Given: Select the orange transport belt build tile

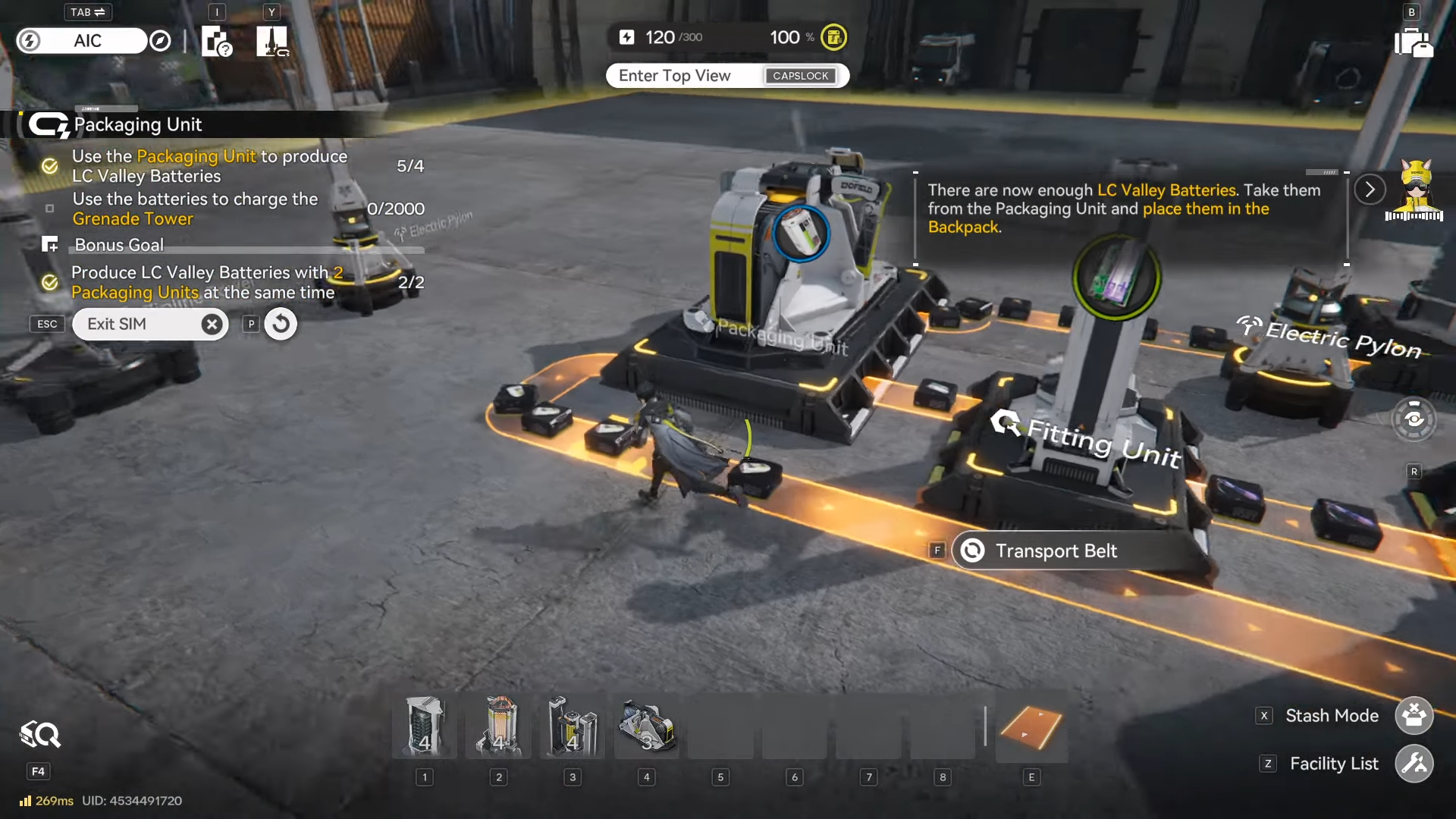Looking at the screenshot, I should pyautogui.click(x=1031, y=726).
